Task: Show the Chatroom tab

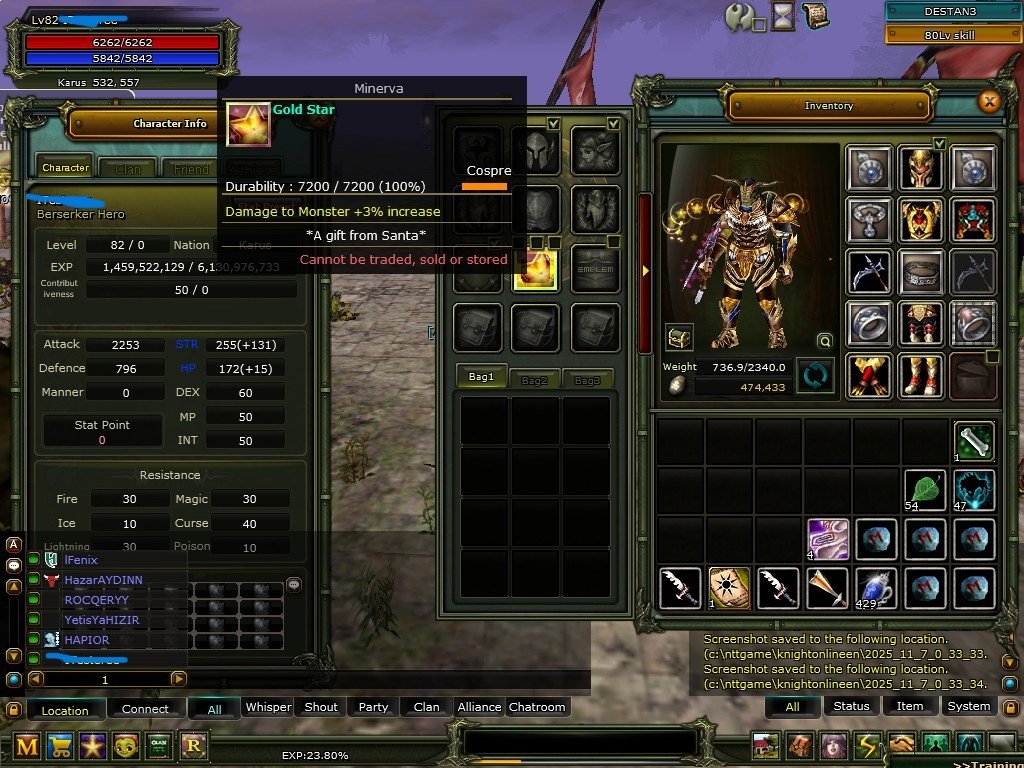Action: [537, 707]
